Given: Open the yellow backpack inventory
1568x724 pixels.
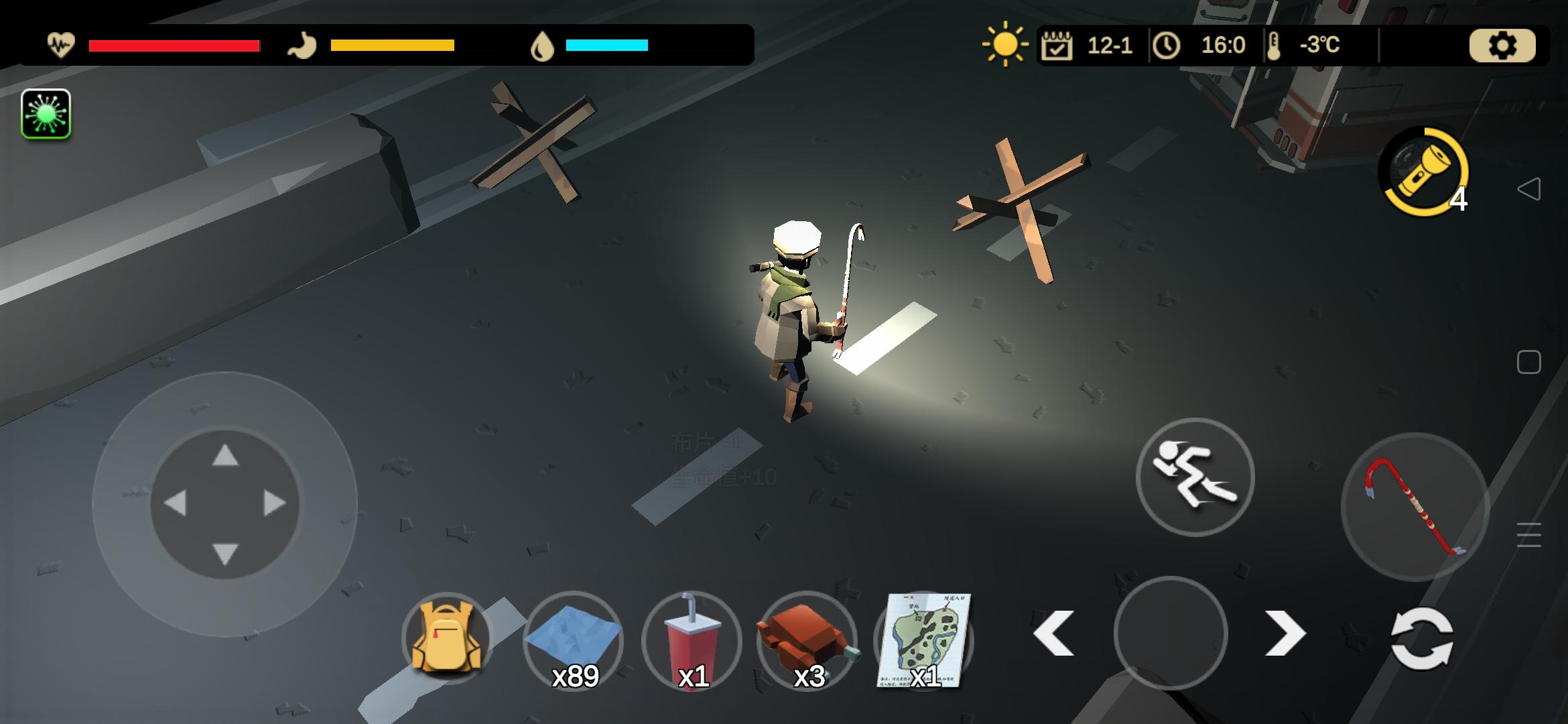Looking at the screenshot, I should click(x=447, y=637).
